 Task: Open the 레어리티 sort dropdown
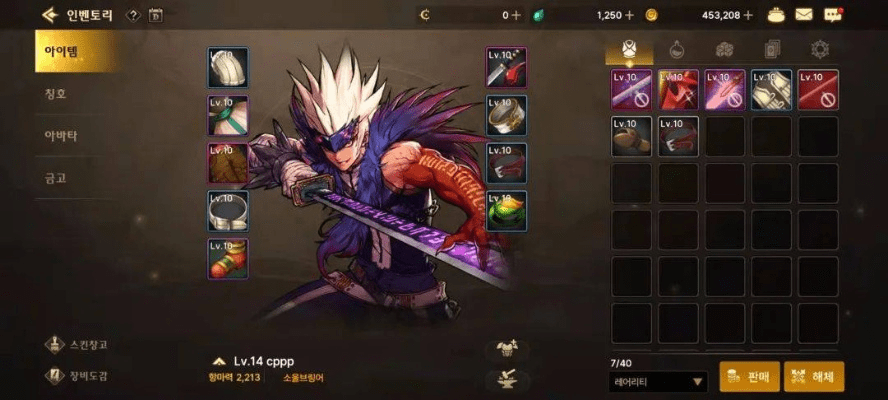[x=658, y=381]
